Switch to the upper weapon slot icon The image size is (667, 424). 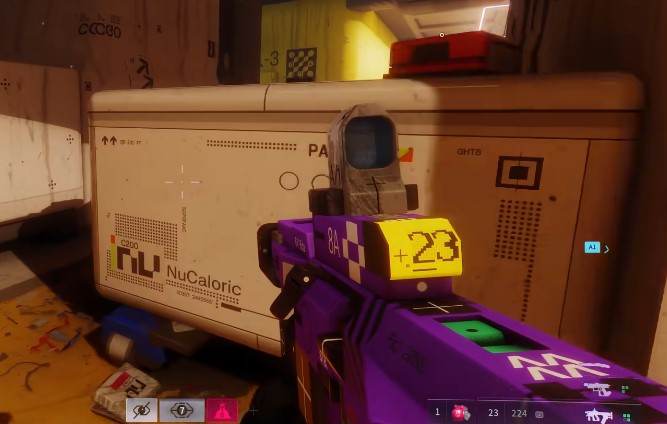tap(597, 389)
